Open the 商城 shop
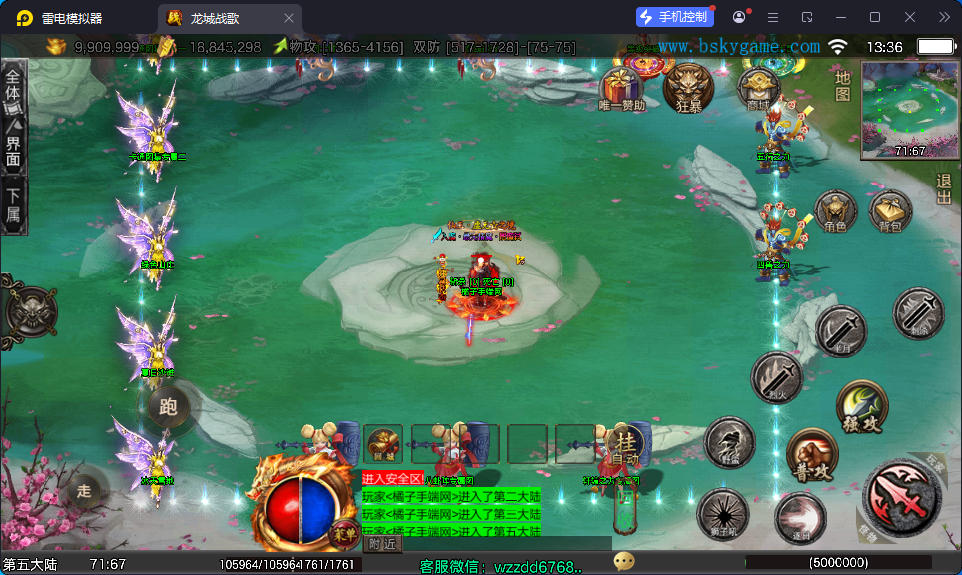The height and width of the screenshot is (575, 962). pos(758,87)
